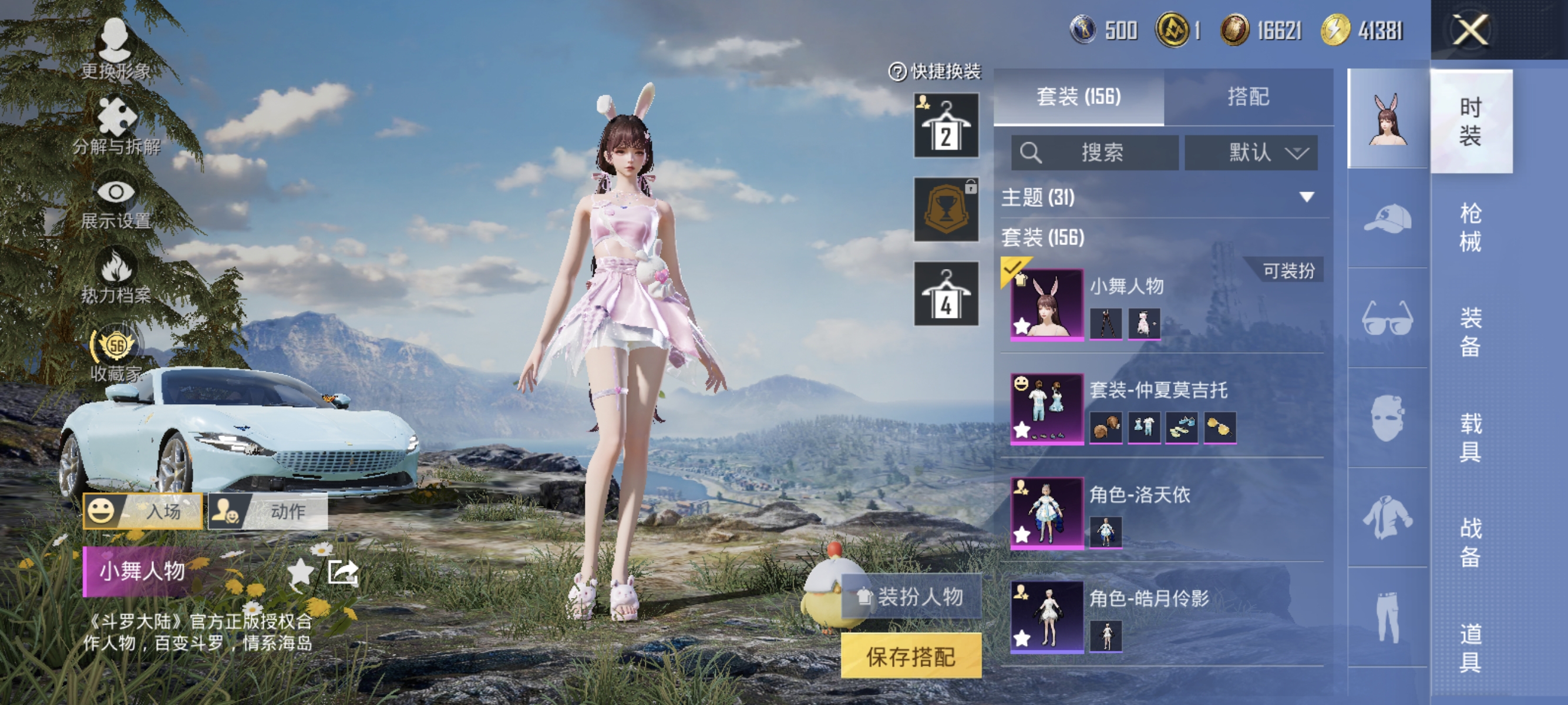
Task: Open the 默认 sort dropdown
Action: coord(1251,153)
